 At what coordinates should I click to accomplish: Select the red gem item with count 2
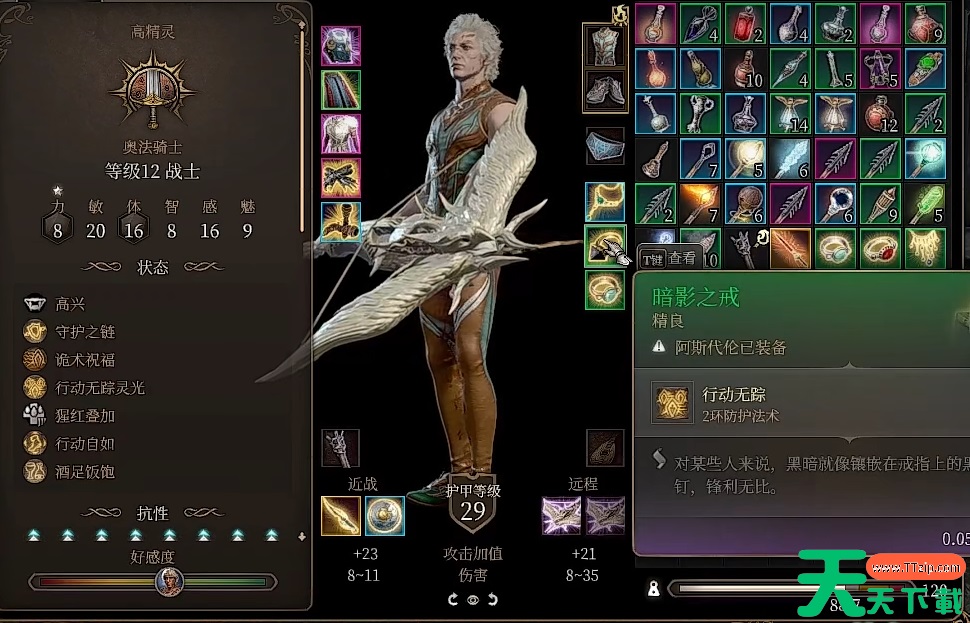tap(745, 24)
